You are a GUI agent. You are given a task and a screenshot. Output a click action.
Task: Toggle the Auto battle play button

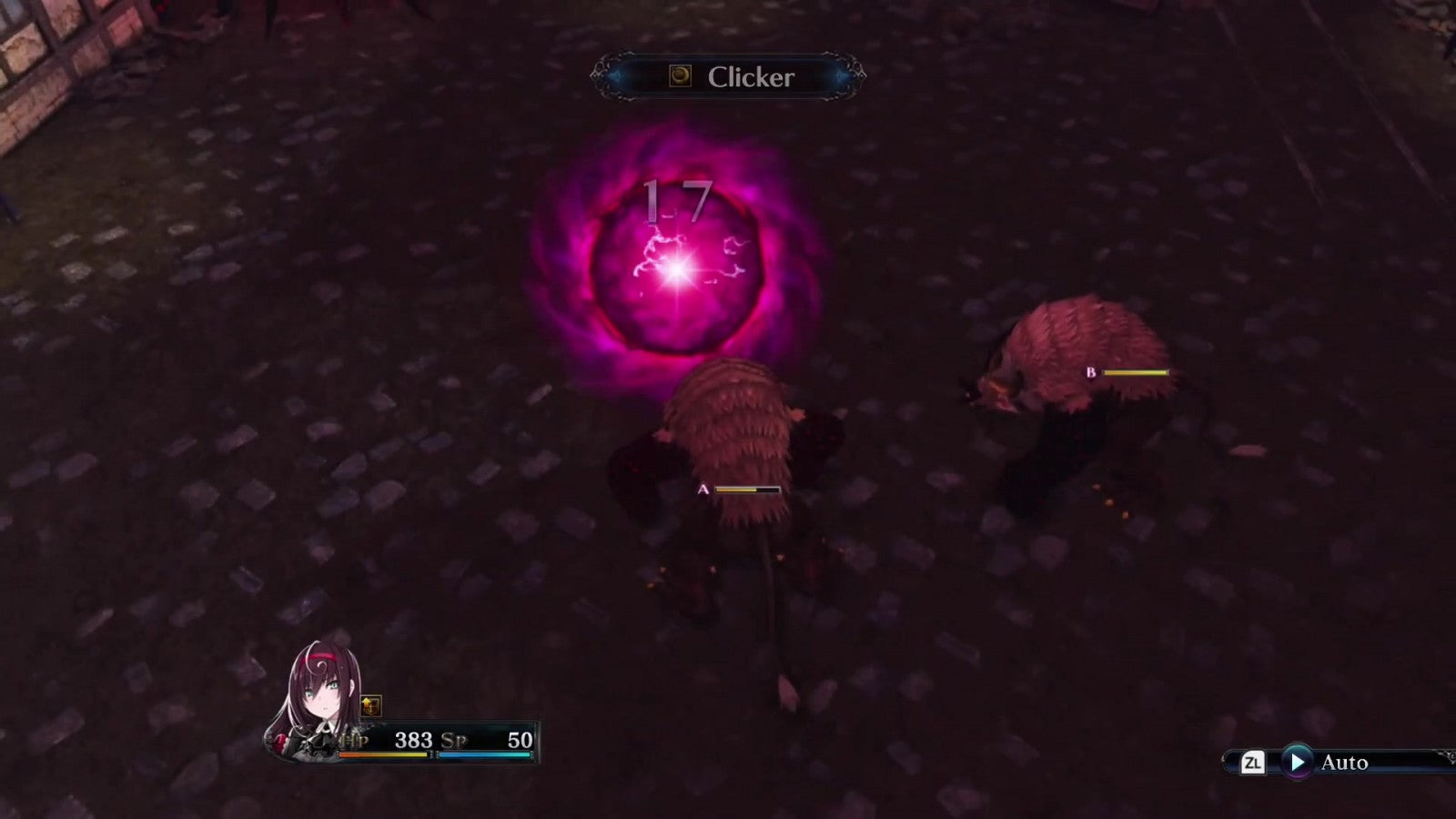coord(1297,762)
